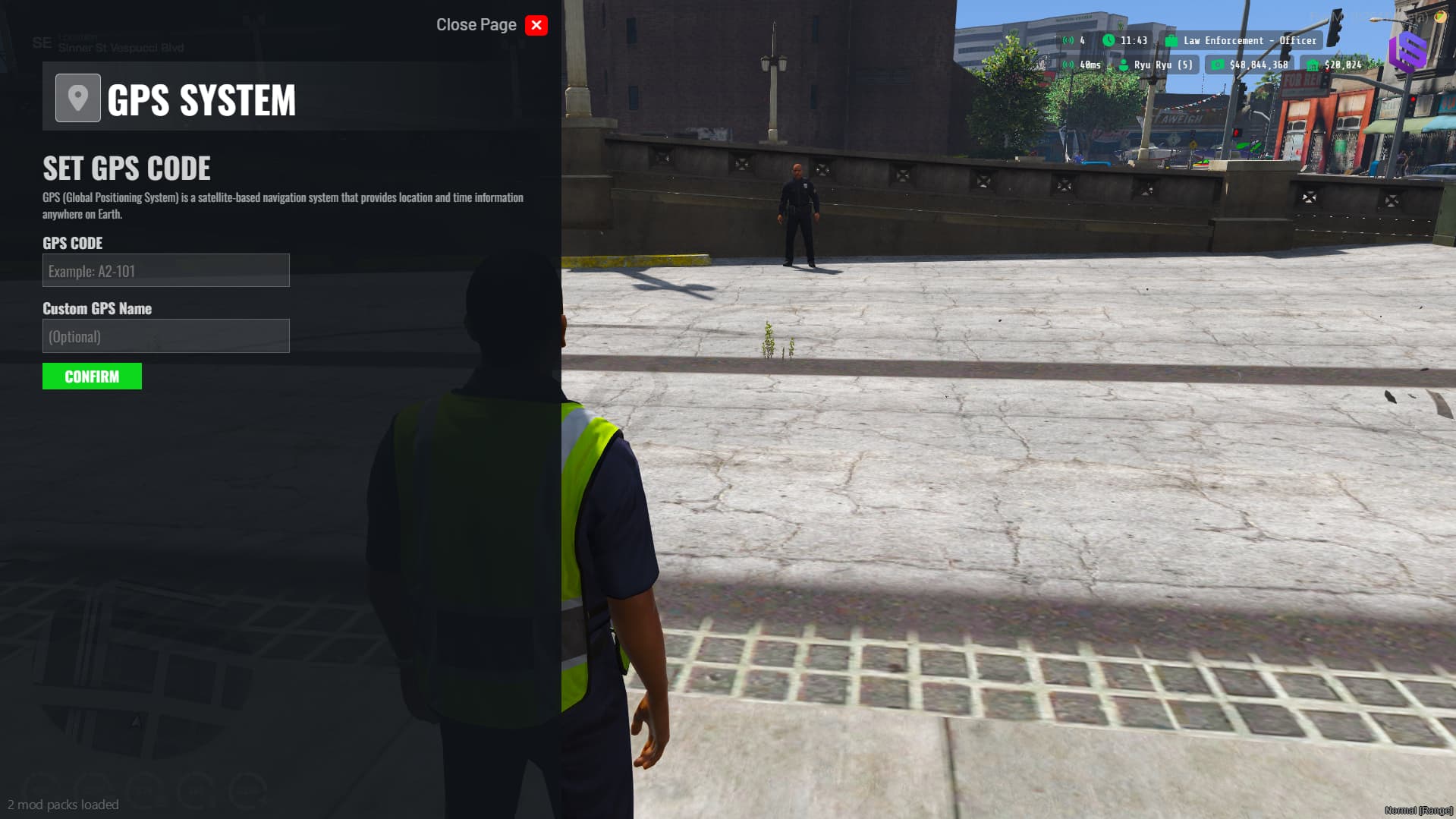Viewport: 1456px width, 819px height.
Task: Click the Close Page label
Action: tap(476, 24)
